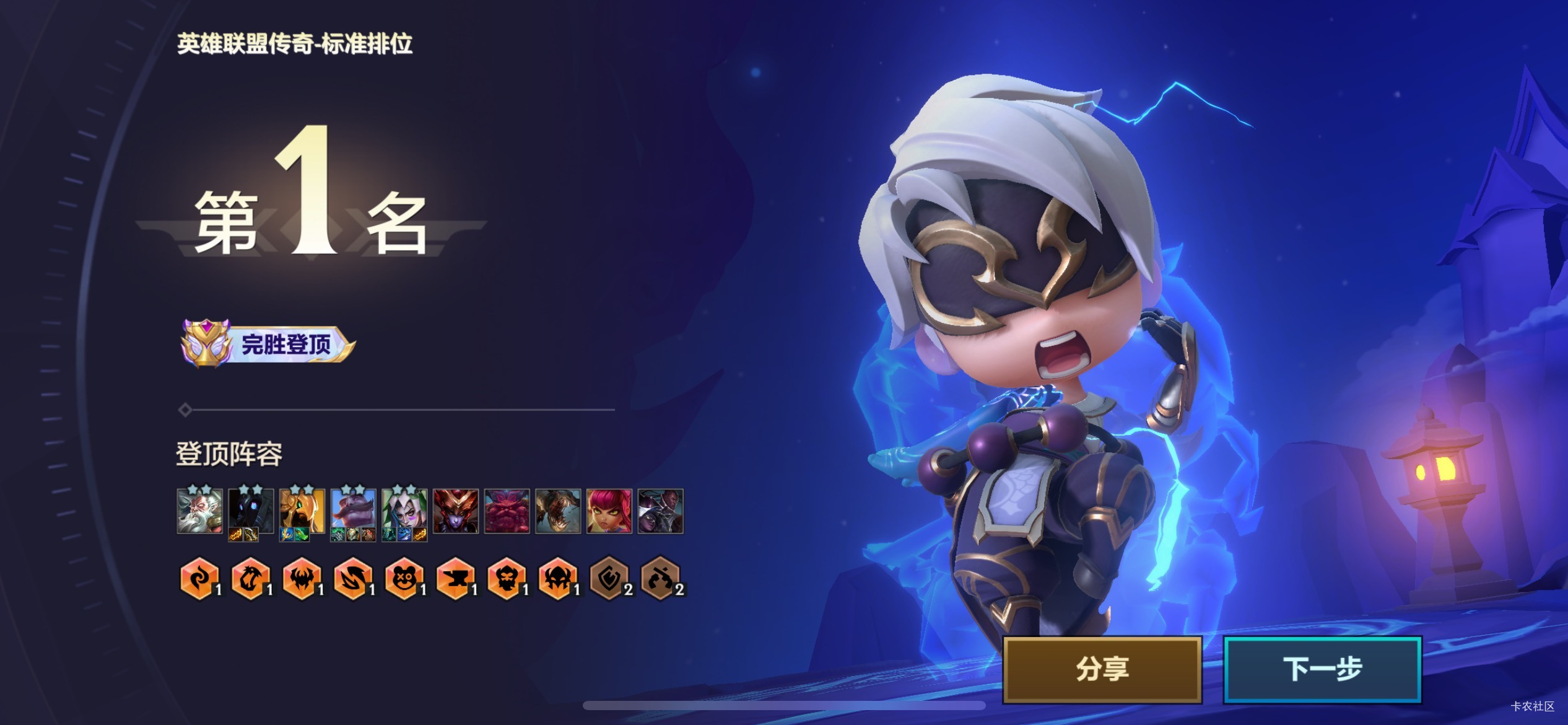Image resolution: width=1568 pixels, height=725 pixels.
Task: Inspect the dark masked champion with glowing eyes
Action: click(251, 511)
